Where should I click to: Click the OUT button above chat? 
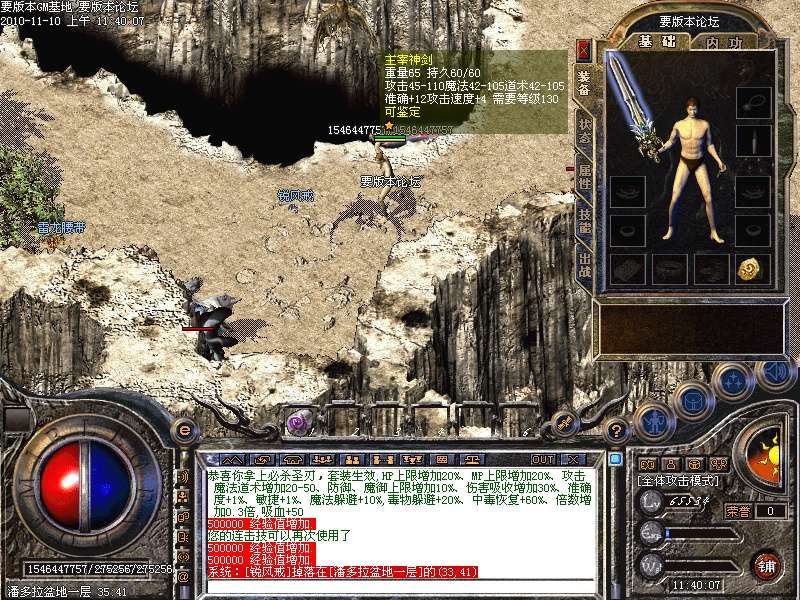click(x=543, y=459)
